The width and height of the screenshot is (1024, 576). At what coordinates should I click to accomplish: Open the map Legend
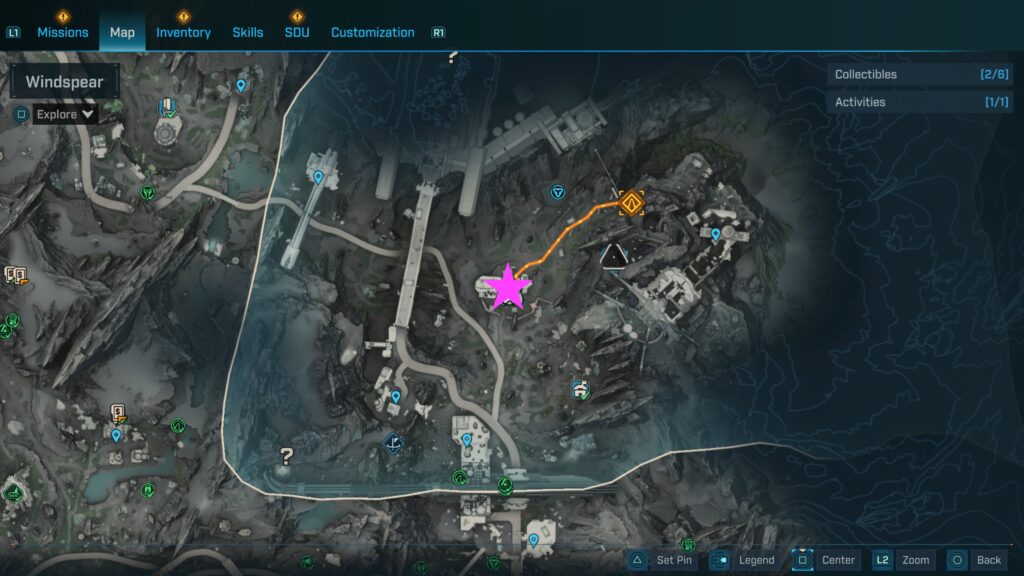tap(746, 560)
